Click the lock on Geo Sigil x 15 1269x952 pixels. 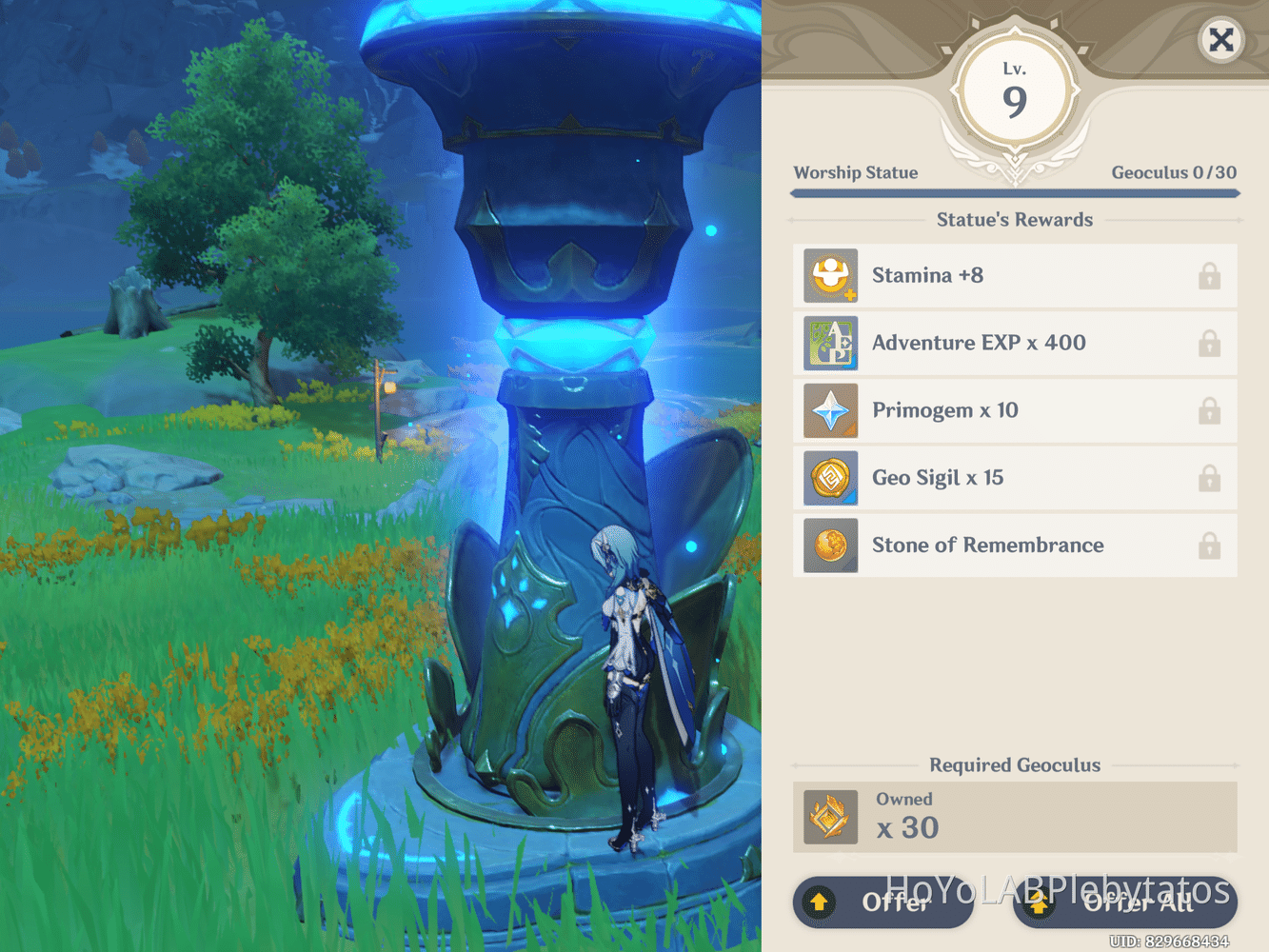tap(1209, 478)
